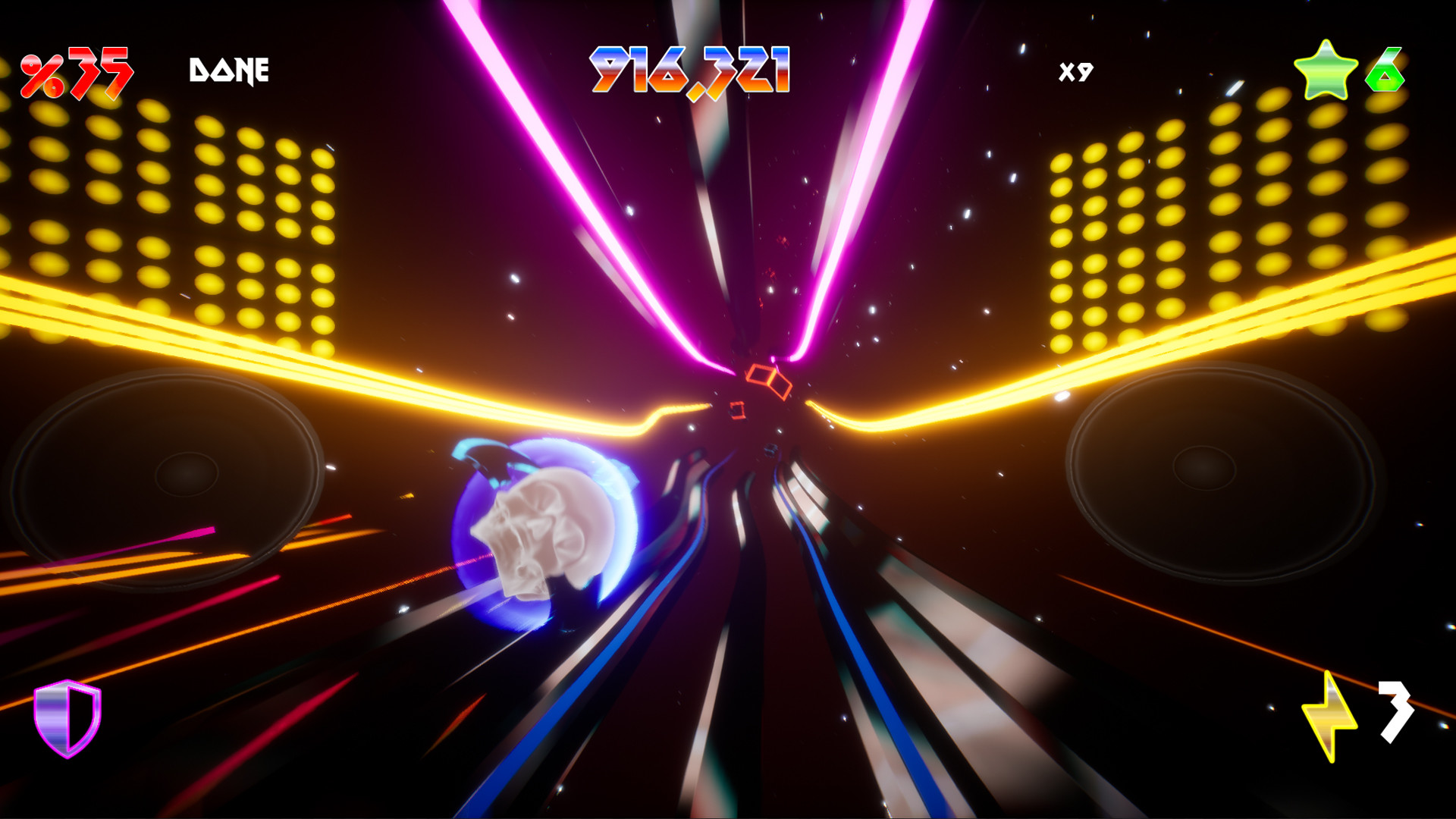Click the %75 progress indicator

(x=76, y=71)
